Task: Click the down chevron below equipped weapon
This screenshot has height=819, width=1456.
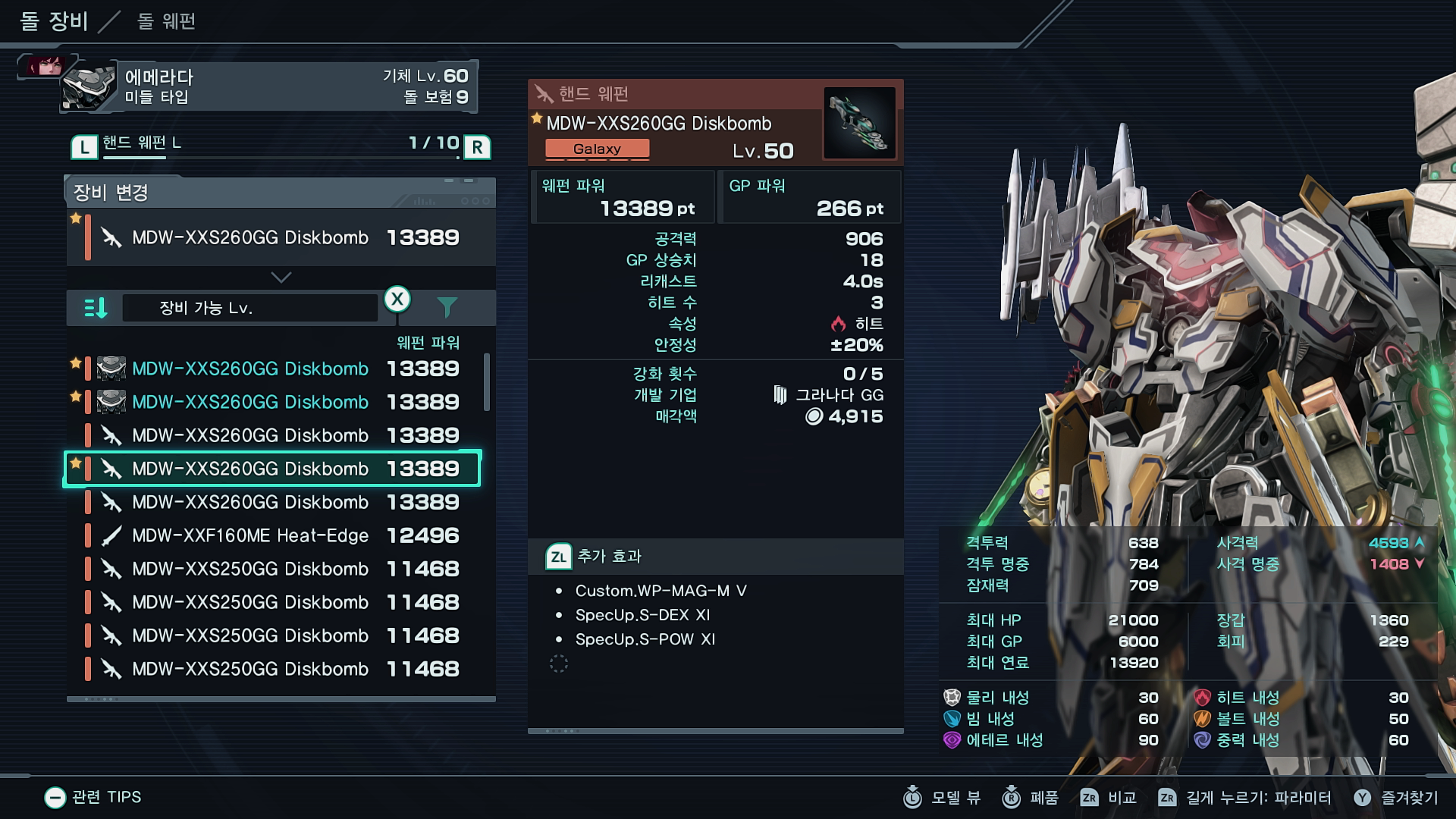Action: (281, 278)
